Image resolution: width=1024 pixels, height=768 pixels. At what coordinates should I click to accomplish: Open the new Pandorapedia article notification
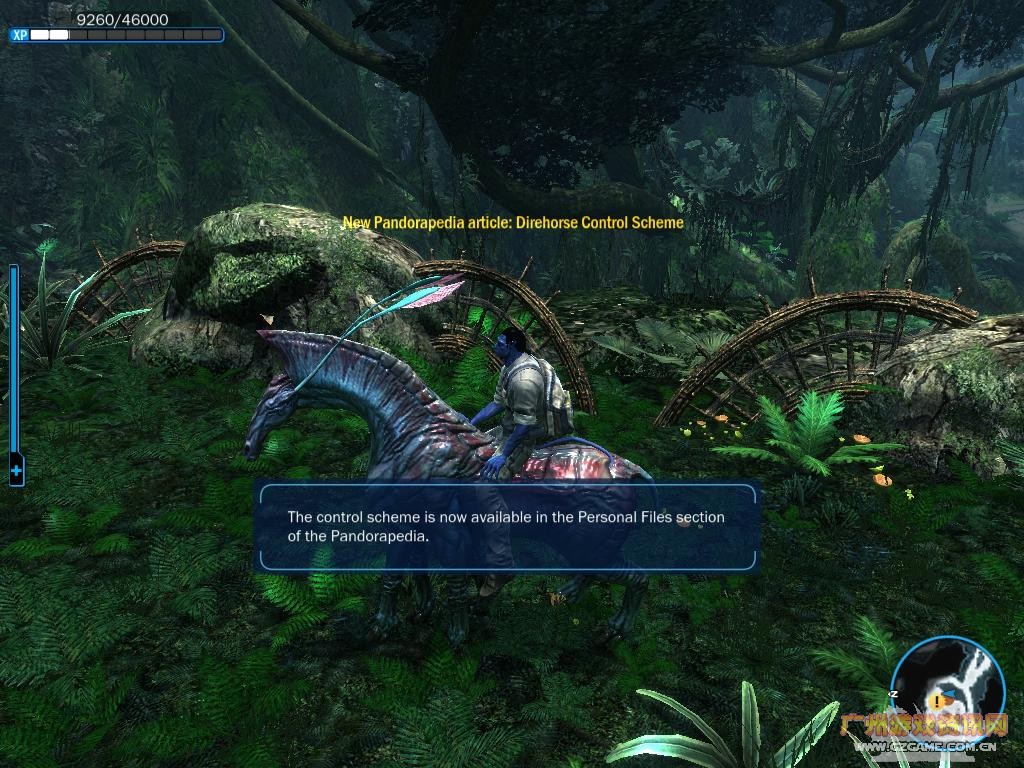click(x=513, y=222)
